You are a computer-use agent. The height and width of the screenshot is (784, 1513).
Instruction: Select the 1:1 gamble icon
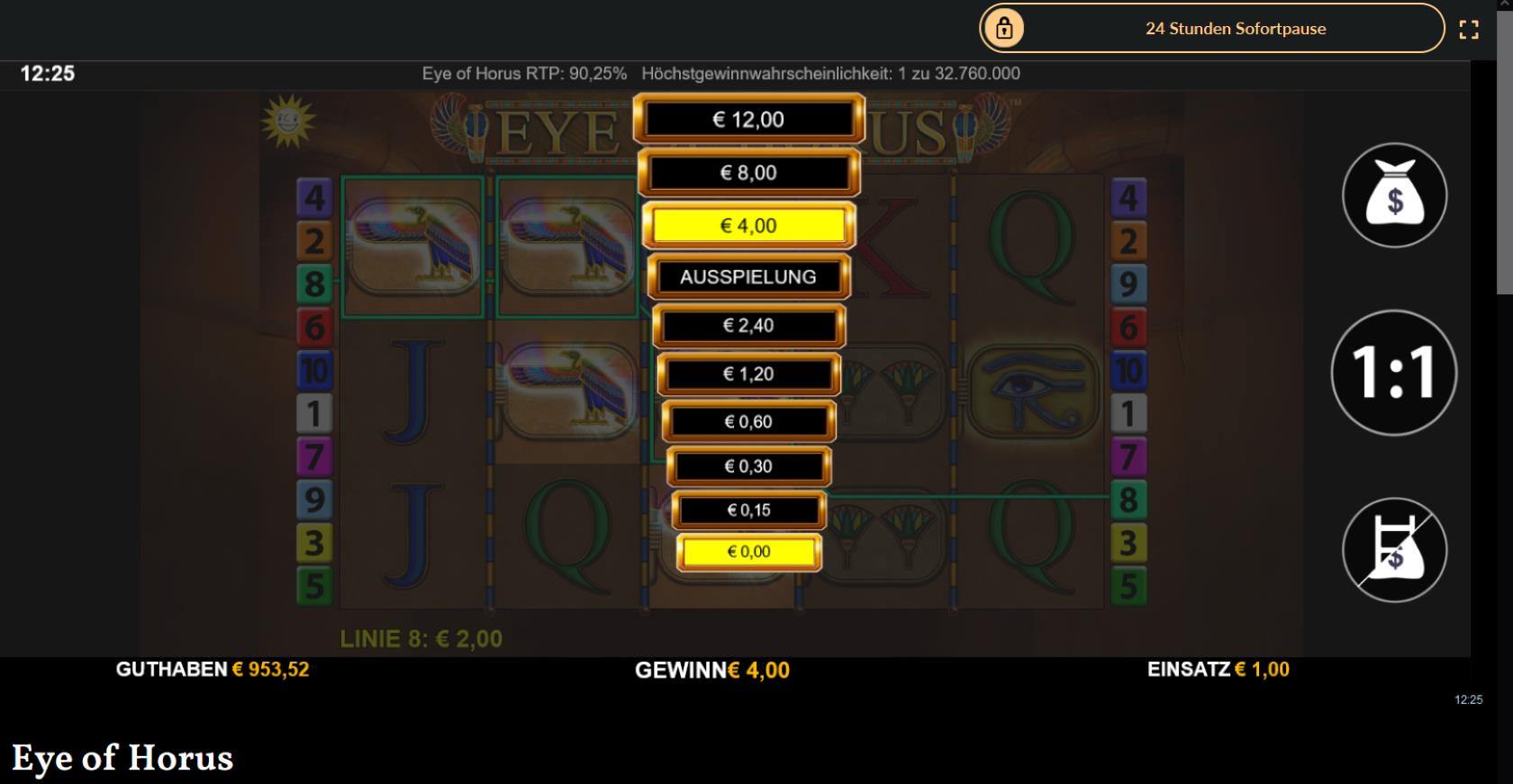(1394, 374)
